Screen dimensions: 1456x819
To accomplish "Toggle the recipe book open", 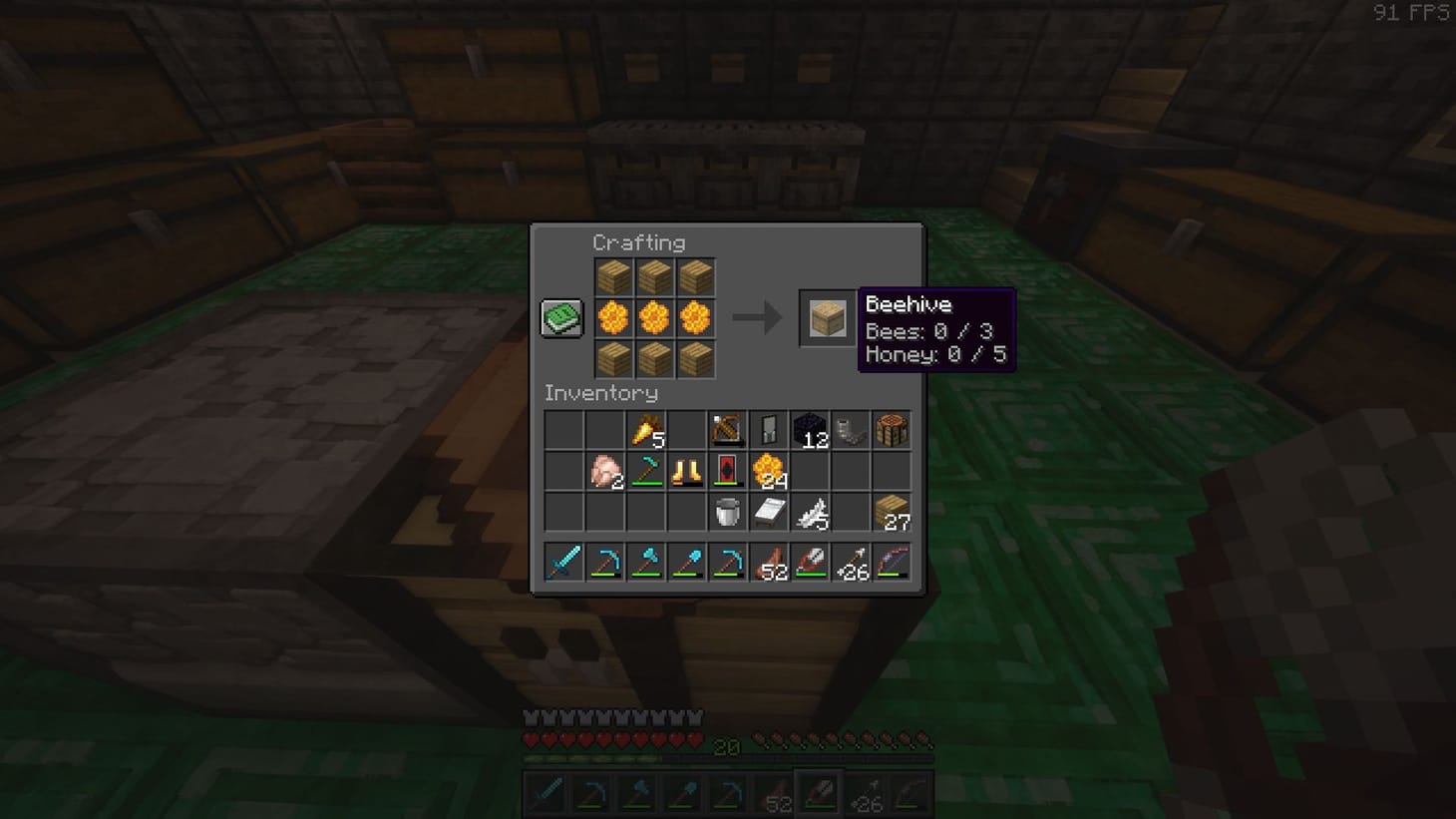I will pyautogui.click(x=560, y=316).
